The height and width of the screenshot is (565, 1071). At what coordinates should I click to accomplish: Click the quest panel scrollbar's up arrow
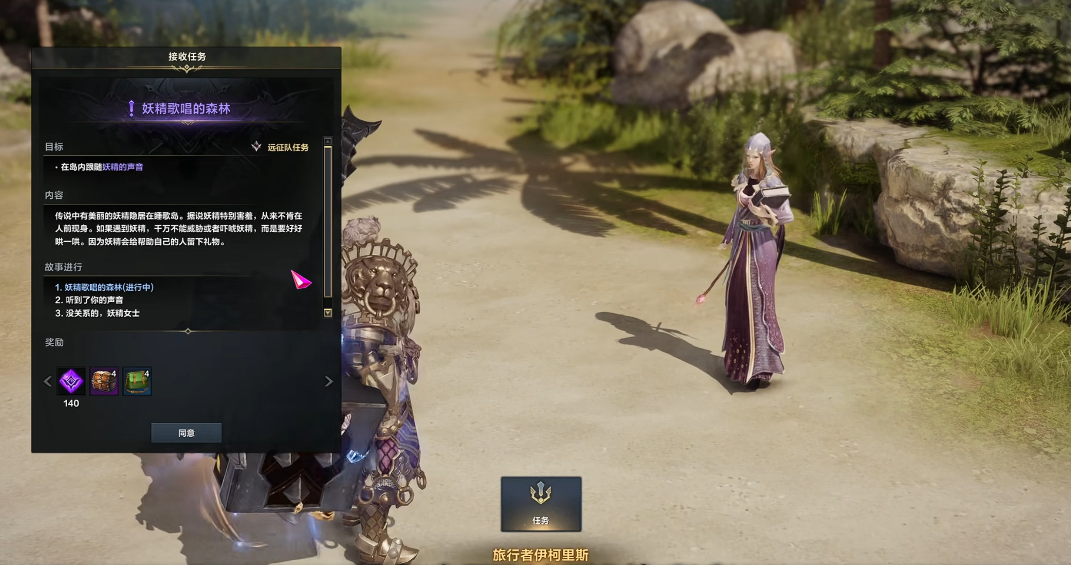328,141
